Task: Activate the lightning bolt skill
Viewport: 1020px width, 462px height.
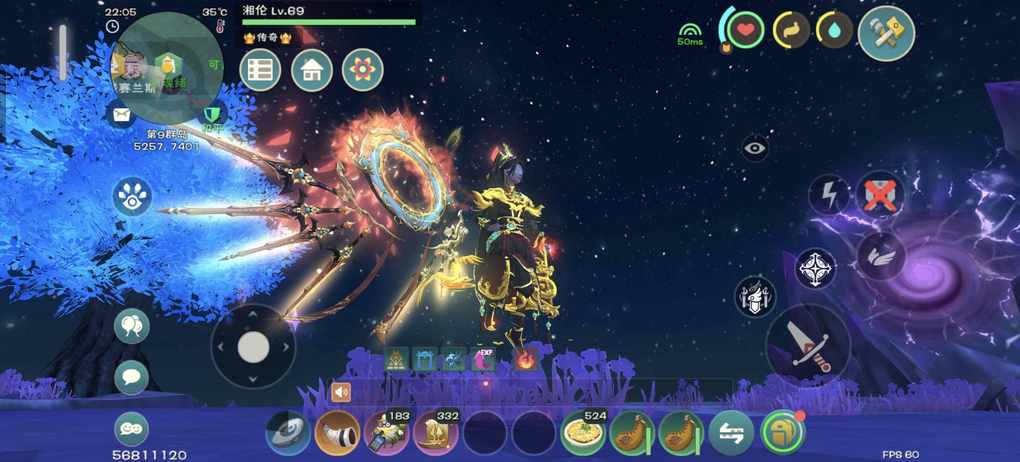Action: 828,195
